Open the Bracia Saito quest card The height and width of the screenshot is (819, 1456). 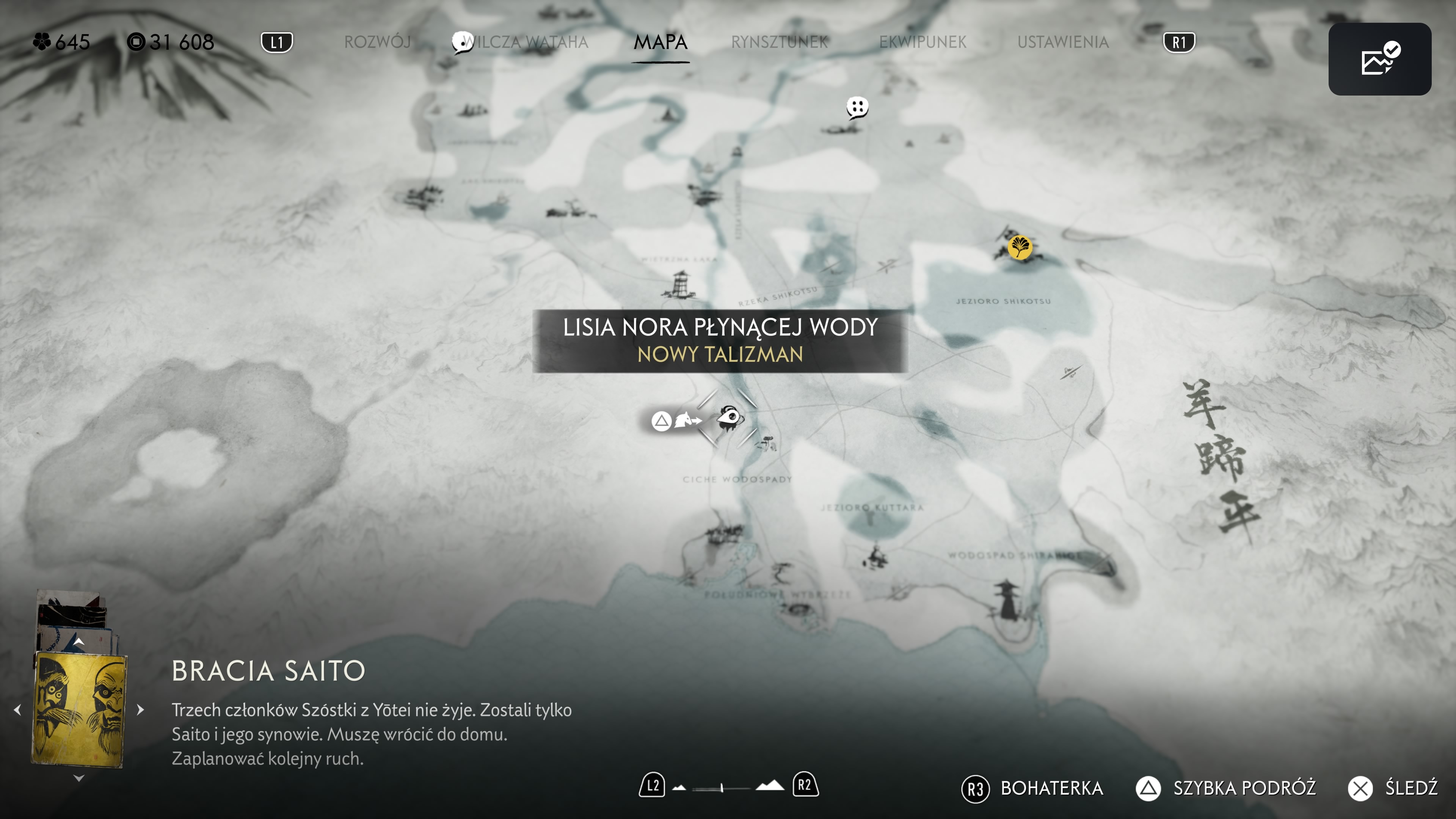coord(79,709)
